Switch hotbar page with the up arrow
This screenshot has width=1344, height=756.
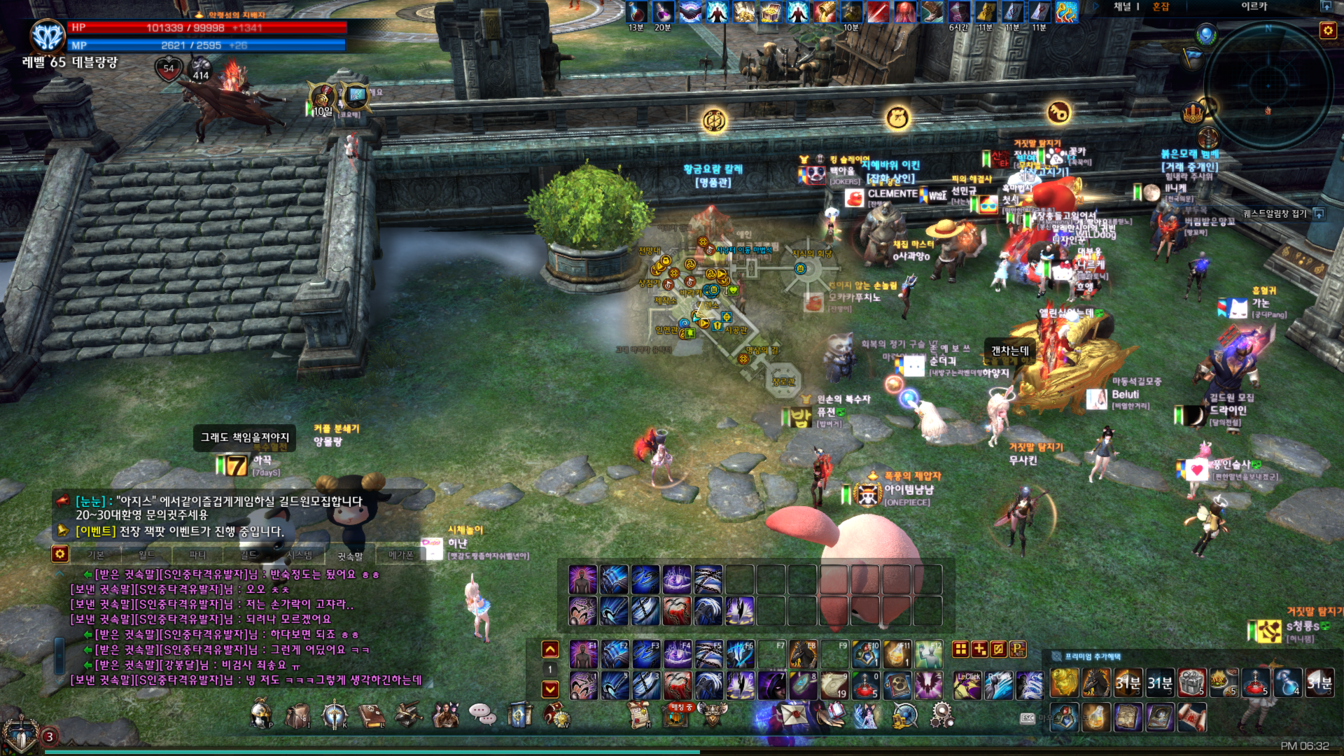point(550,650)
